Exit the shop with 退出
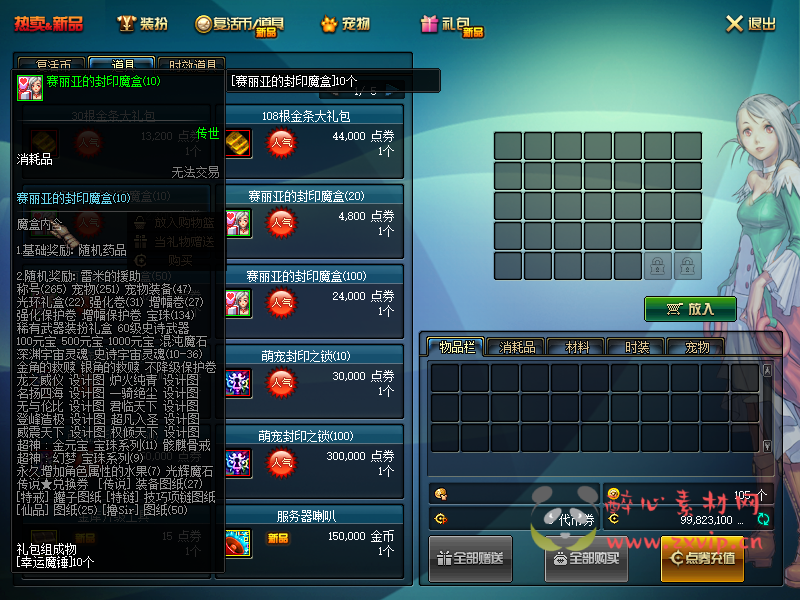This screenshot has height=600, width=800. click(750, 23)
